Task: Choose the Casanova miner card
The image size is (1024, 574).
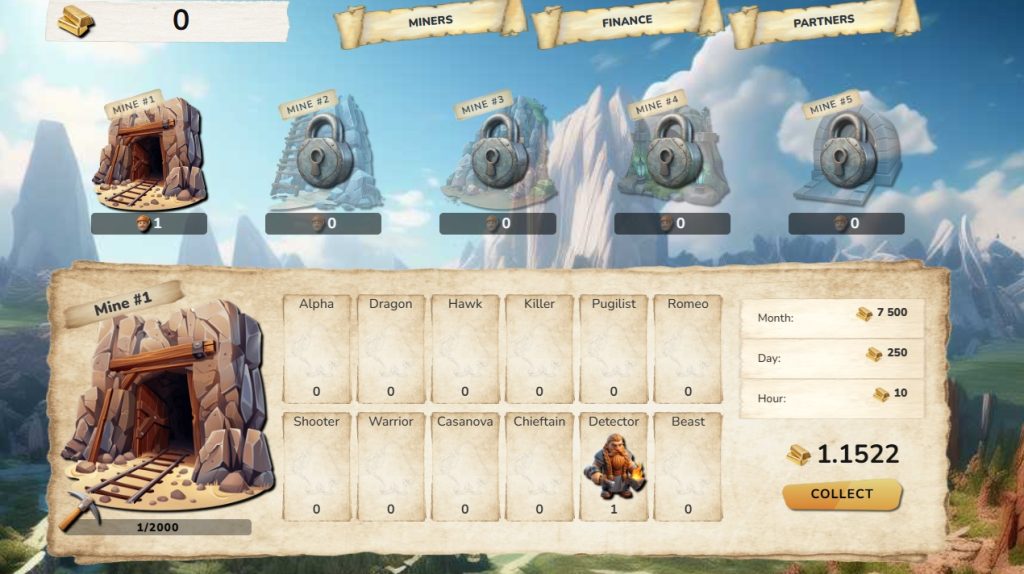Action: (465, 466)
